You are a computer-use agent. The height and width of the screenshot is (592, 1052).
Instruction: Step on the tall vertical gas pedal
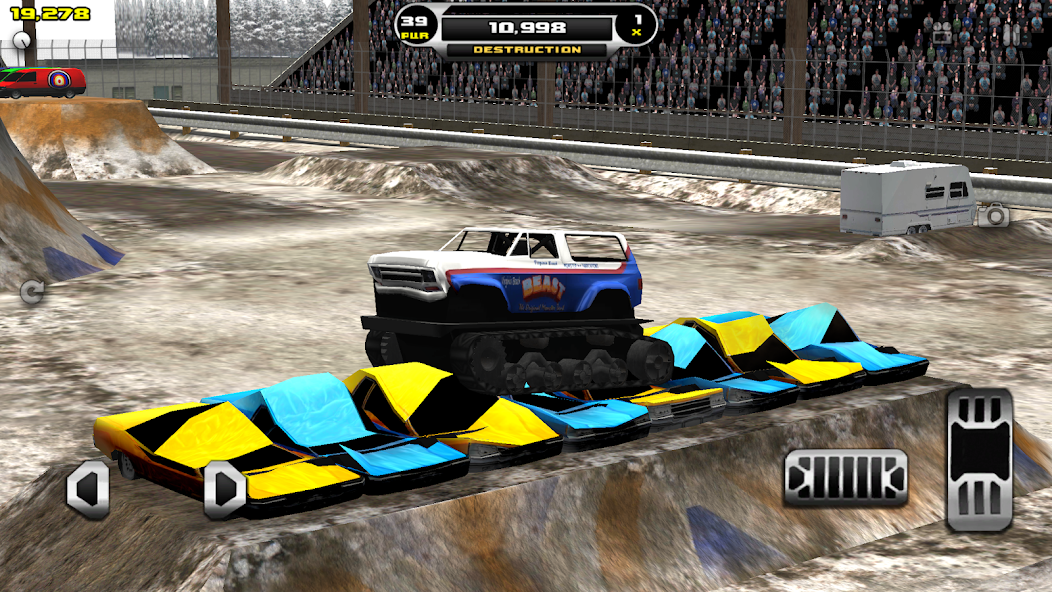pyautogui.click(x=979, y=459)
